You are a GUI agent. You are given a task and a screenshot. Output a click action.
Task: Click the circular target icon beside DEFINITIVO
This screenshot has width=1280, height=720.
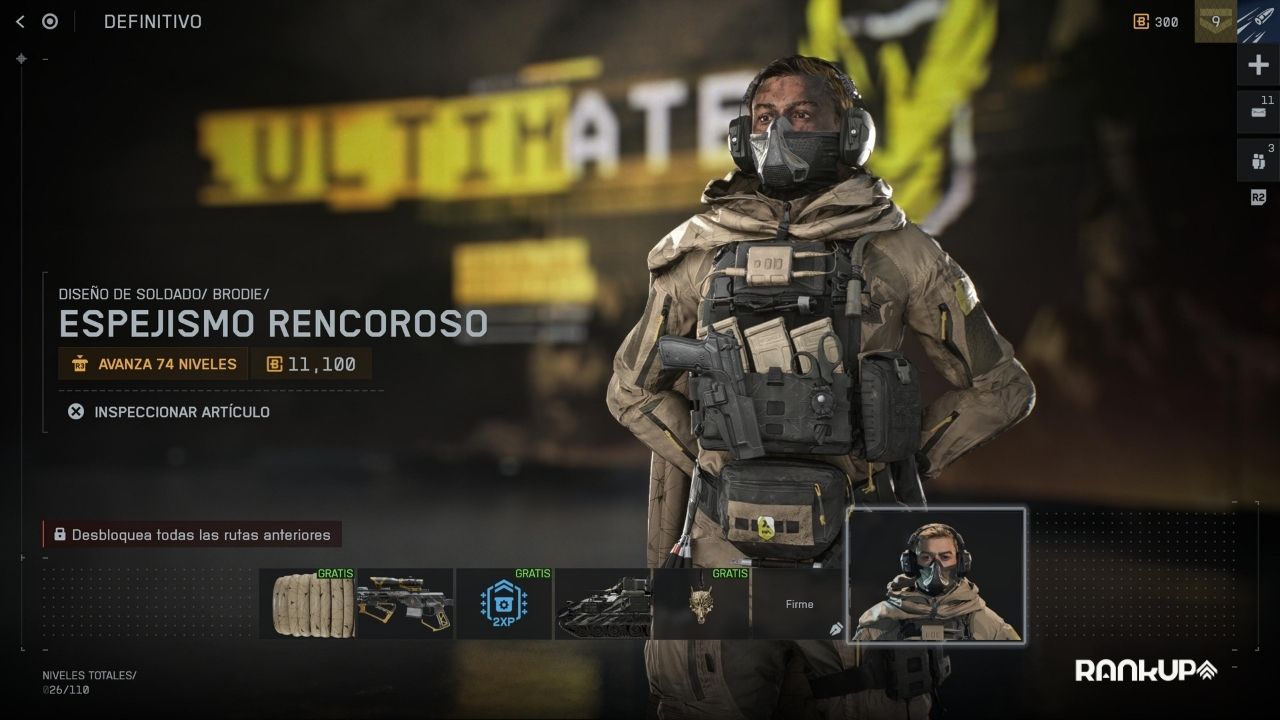(x=50, y=21)
